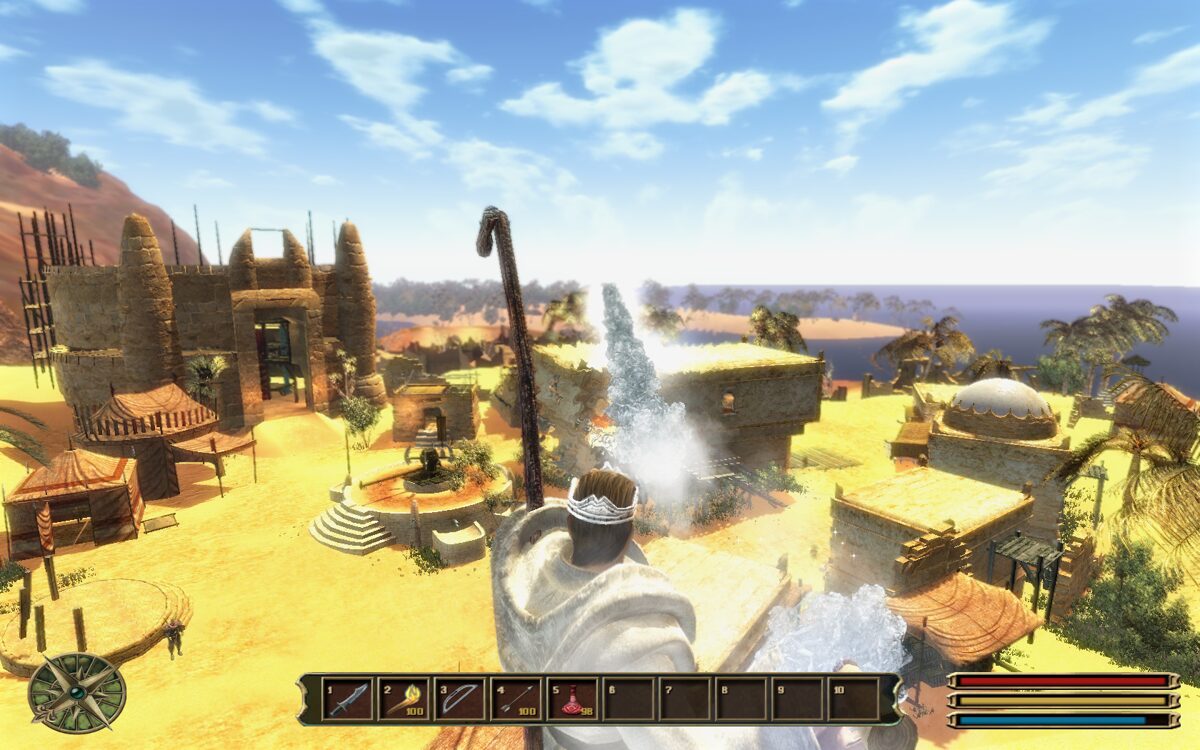
Task: Select the sword in hotbar slot 1
Action: point(347,698)
